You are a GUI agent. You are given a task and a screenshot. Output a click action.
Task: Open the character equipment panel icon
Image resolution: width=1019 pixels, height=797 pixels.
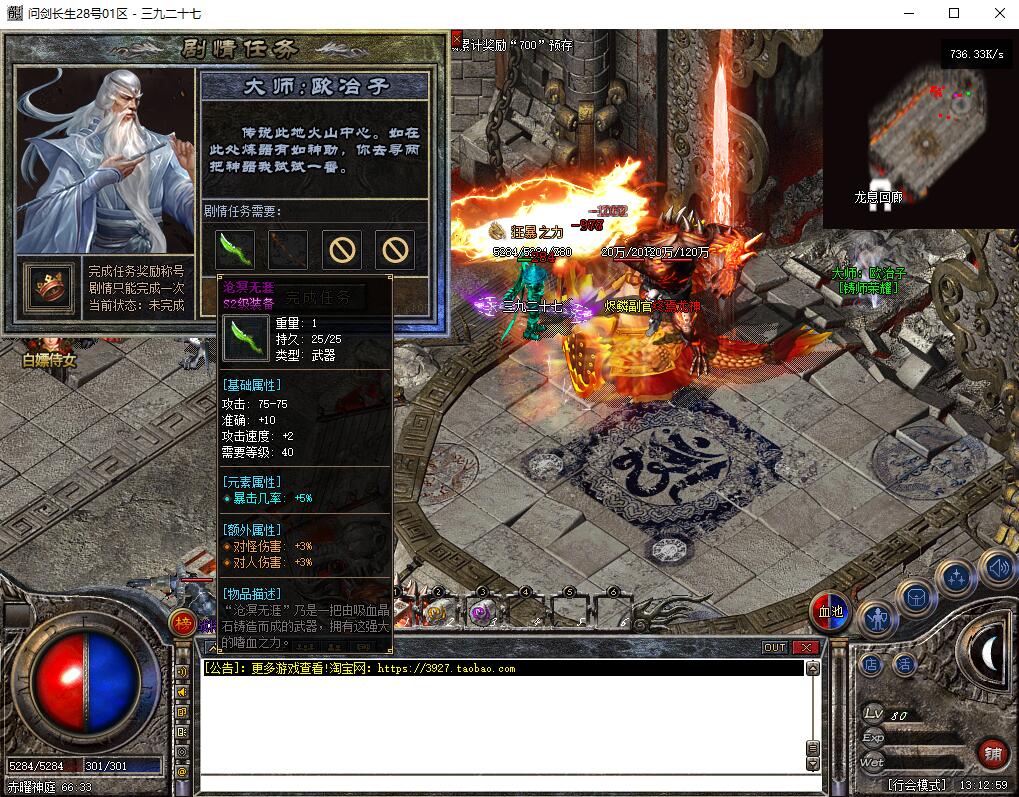877,620
